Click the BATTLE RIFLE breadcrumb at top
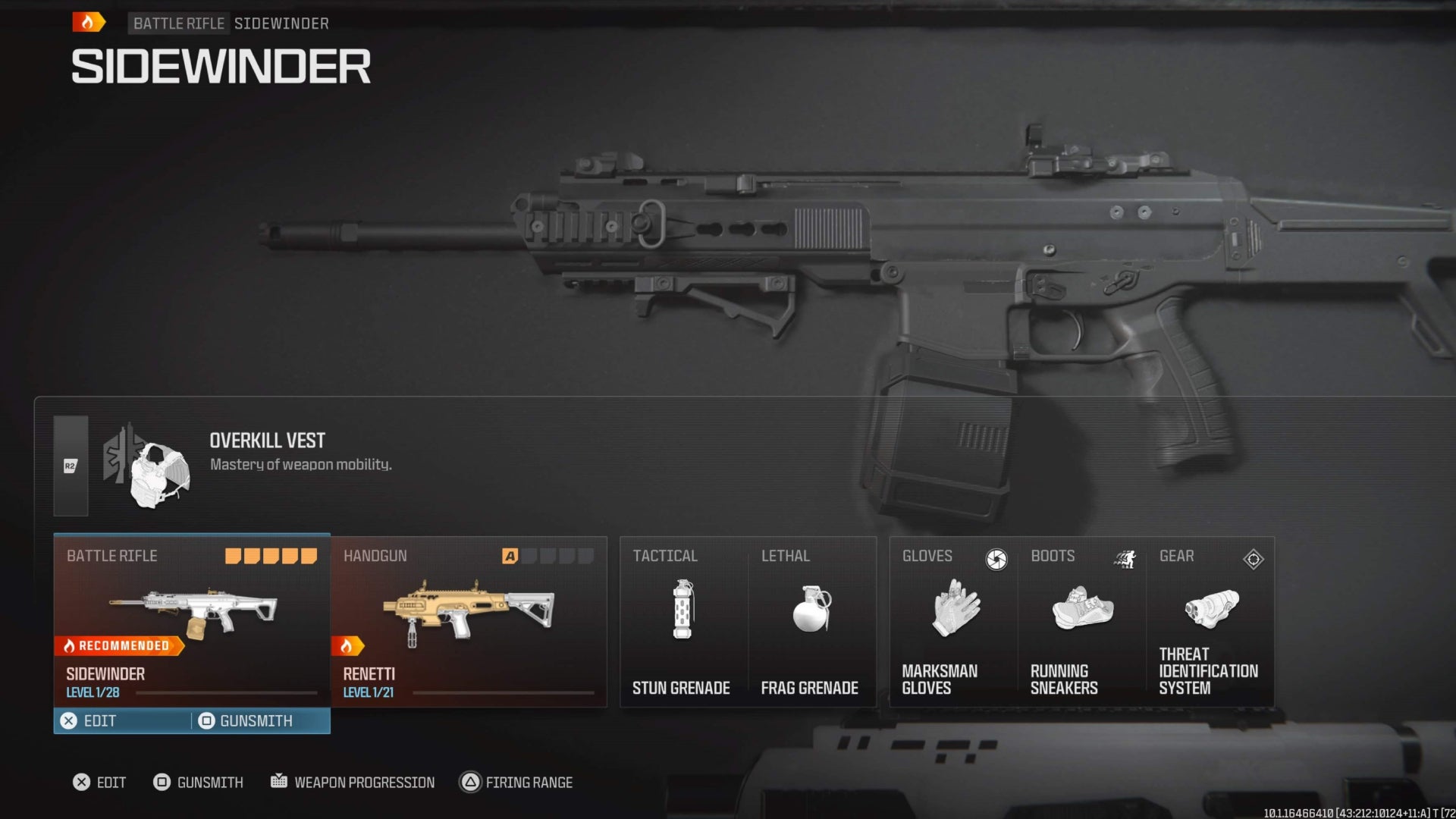 click(x=178, y=24)
